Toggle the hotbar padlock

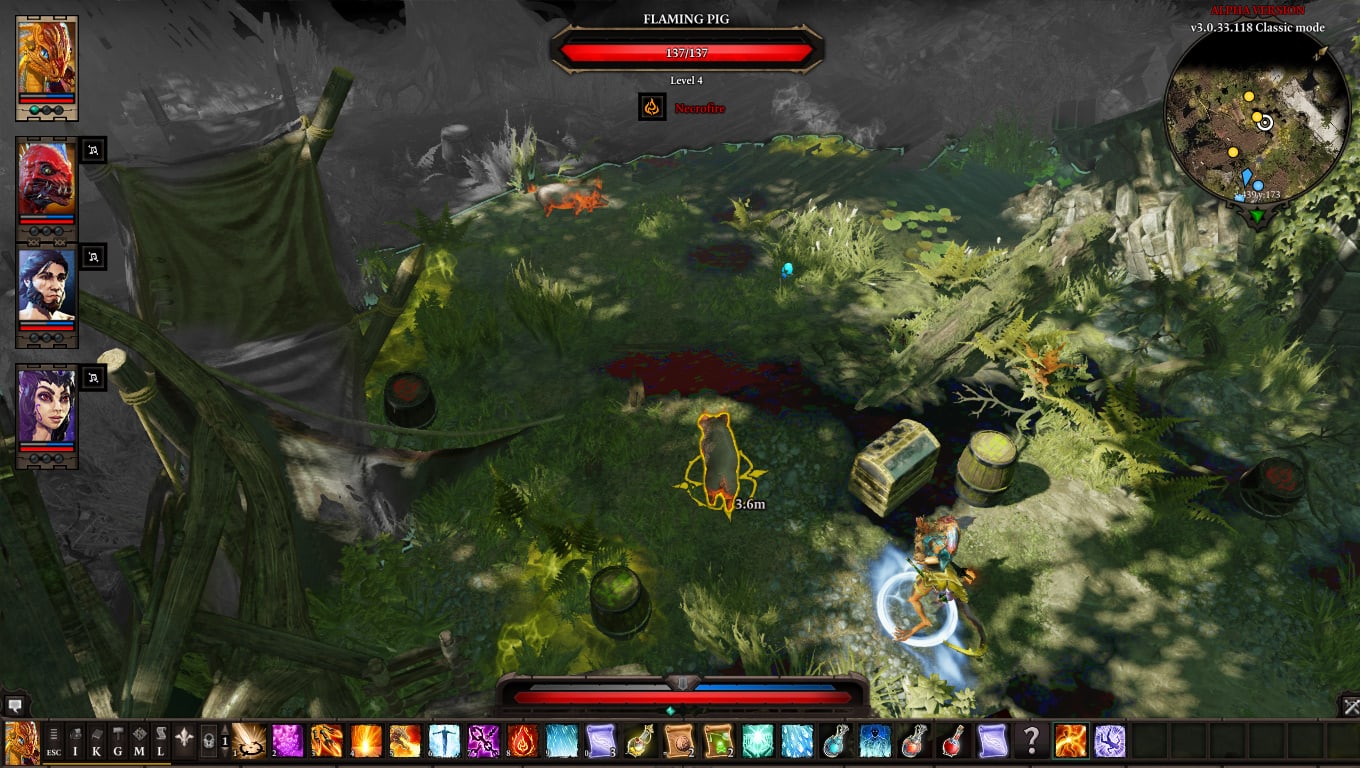click(209, 741)
